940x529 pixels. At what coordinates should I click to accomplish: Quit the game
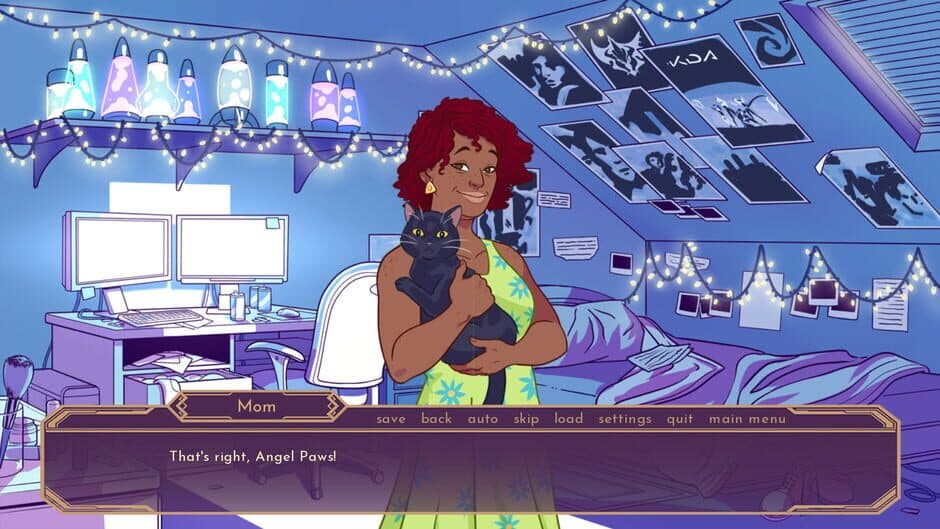pyautogui.click(x=680, y=419)
